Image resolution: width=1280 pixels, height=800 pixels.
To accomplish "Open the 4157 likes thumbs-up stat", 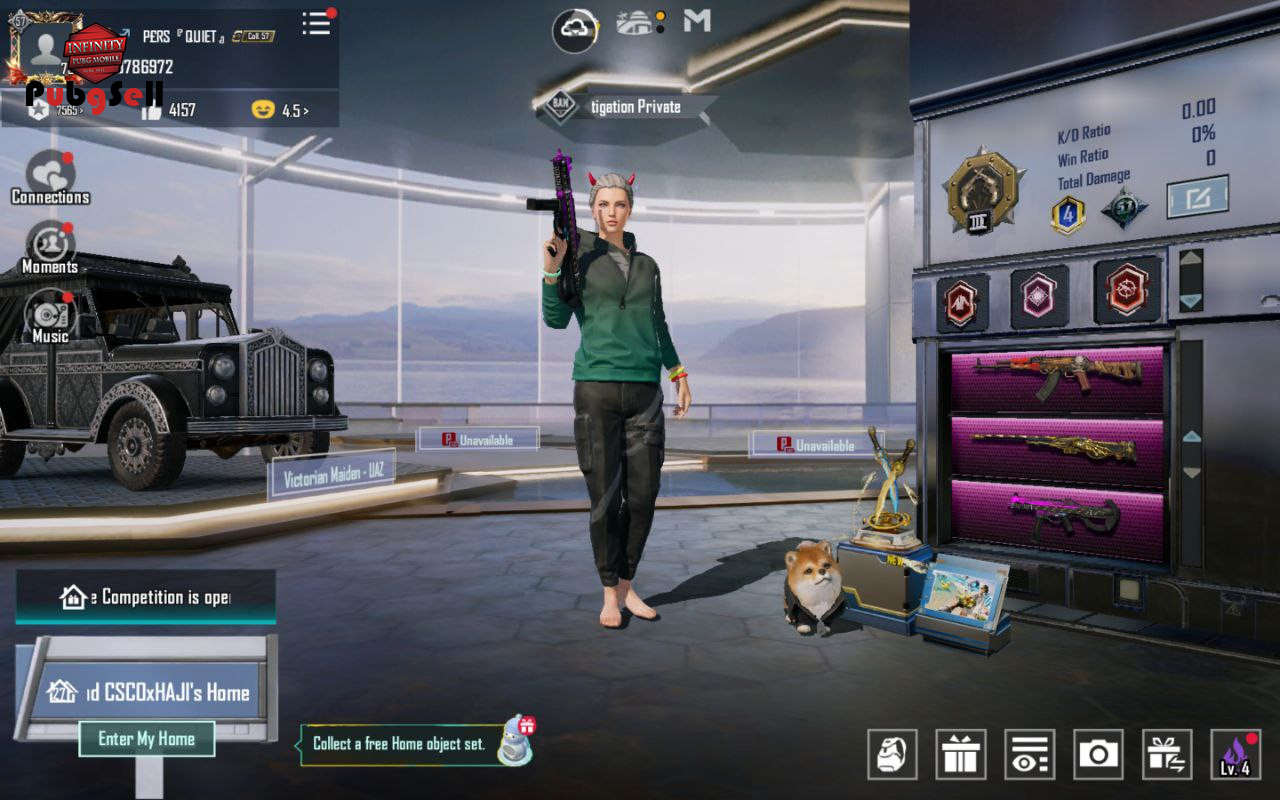I will pyautogui.click(x=170, y=110).
